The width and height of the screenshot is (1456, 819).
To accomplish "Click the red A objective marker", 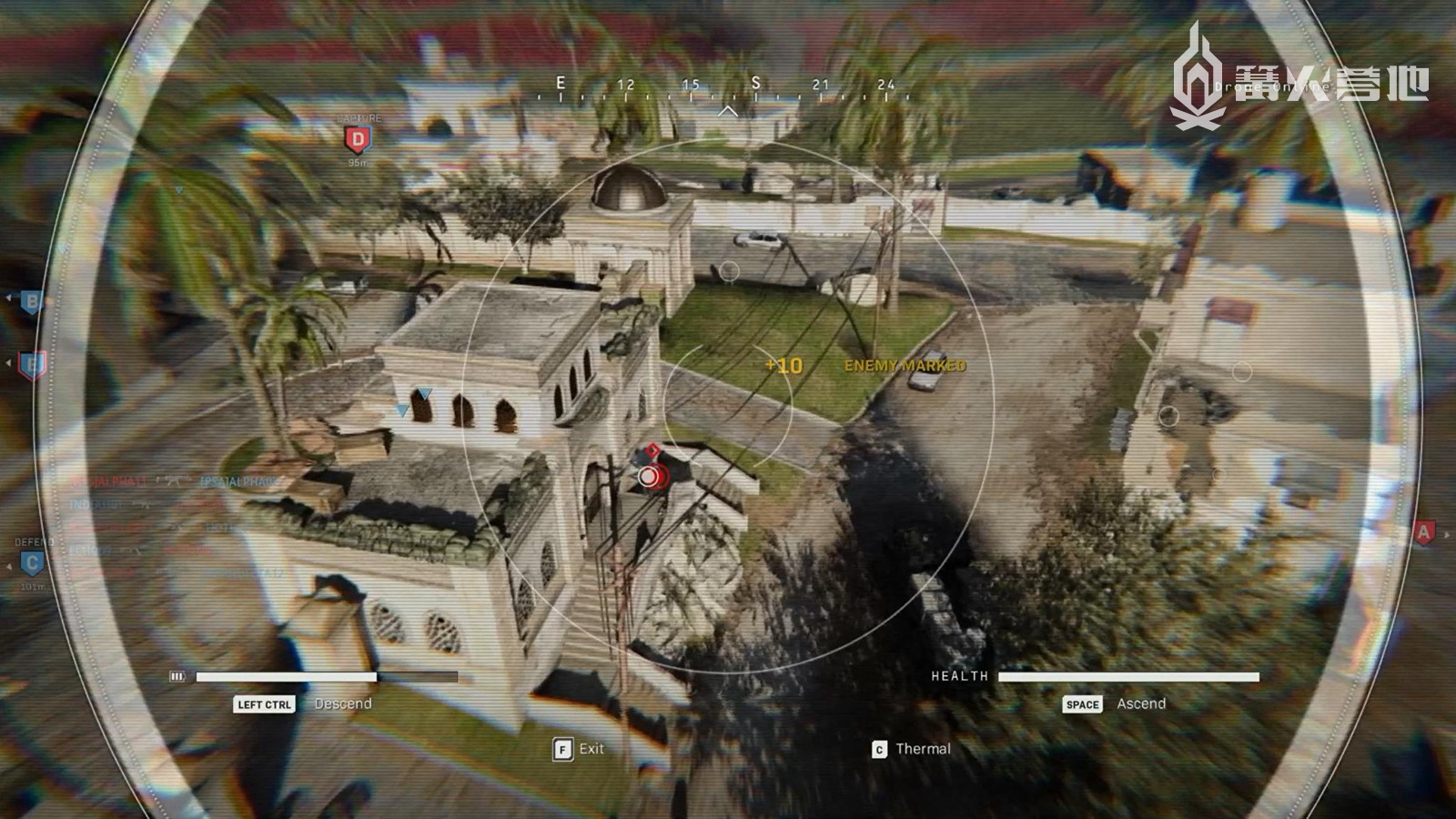I will pos(1423,532).
